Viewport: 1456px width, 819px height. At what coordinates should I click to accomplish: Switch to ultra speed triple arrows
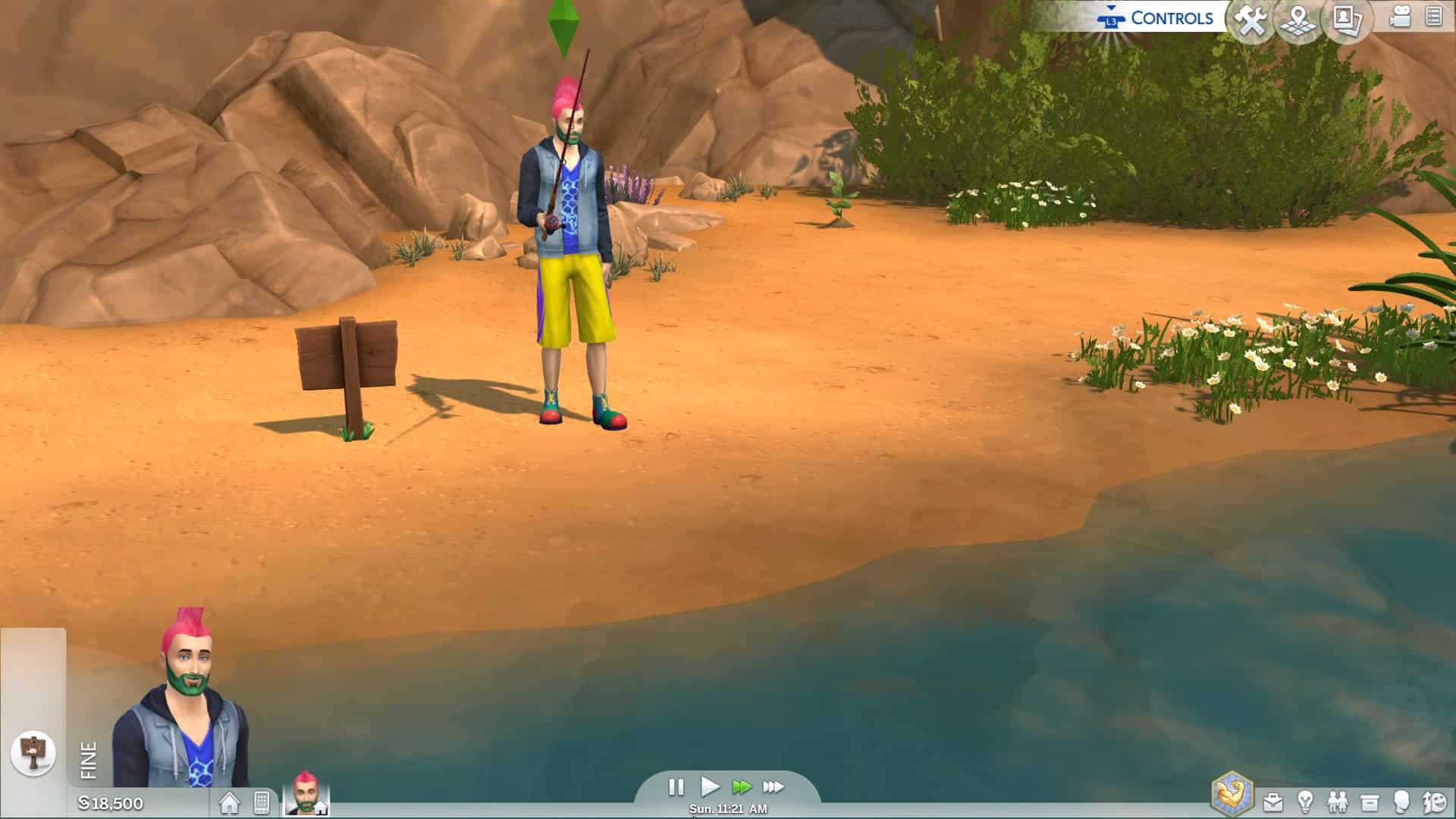(773, 787)
